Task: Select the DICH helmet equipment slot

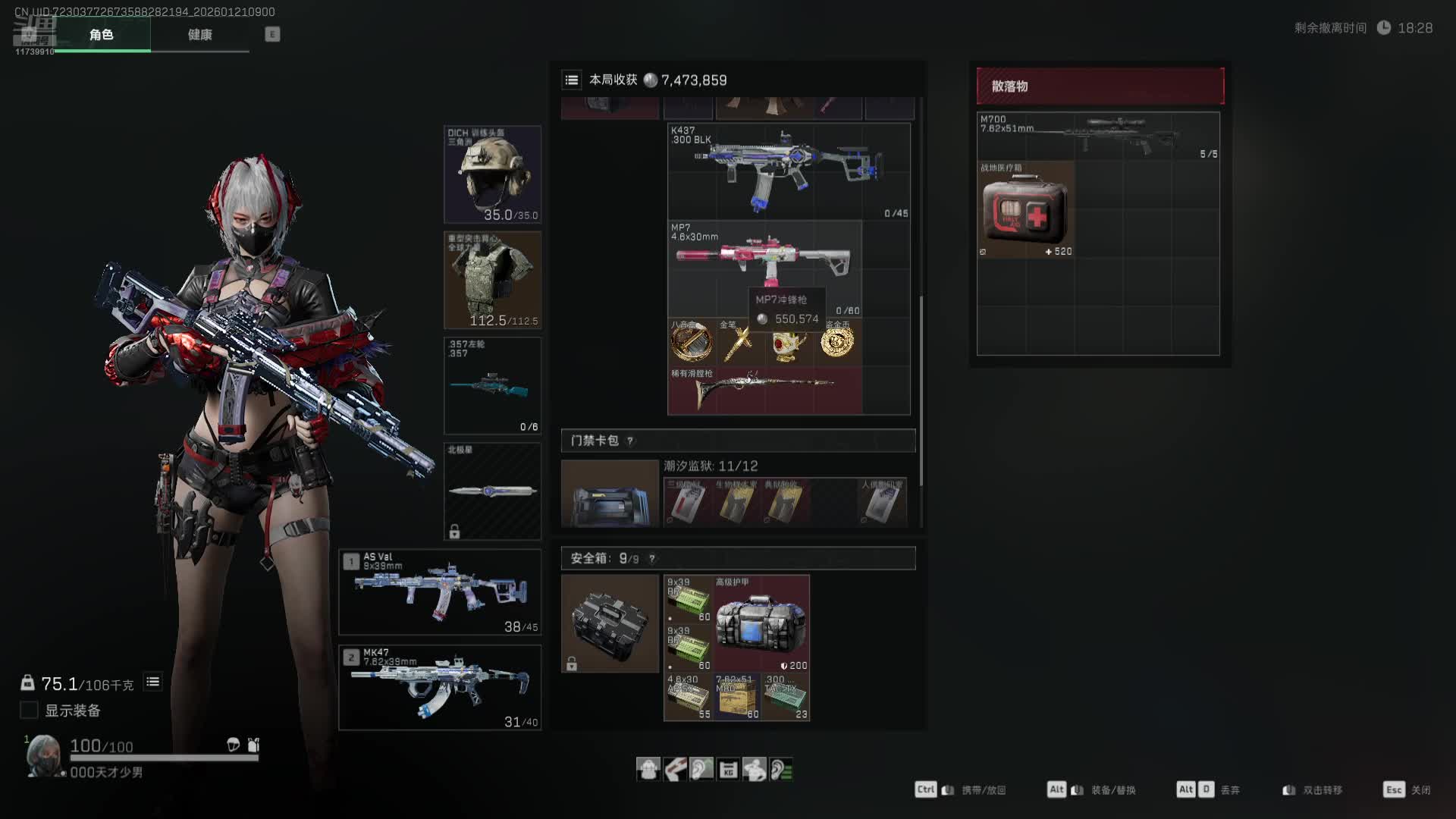Action: click(492, 174)
